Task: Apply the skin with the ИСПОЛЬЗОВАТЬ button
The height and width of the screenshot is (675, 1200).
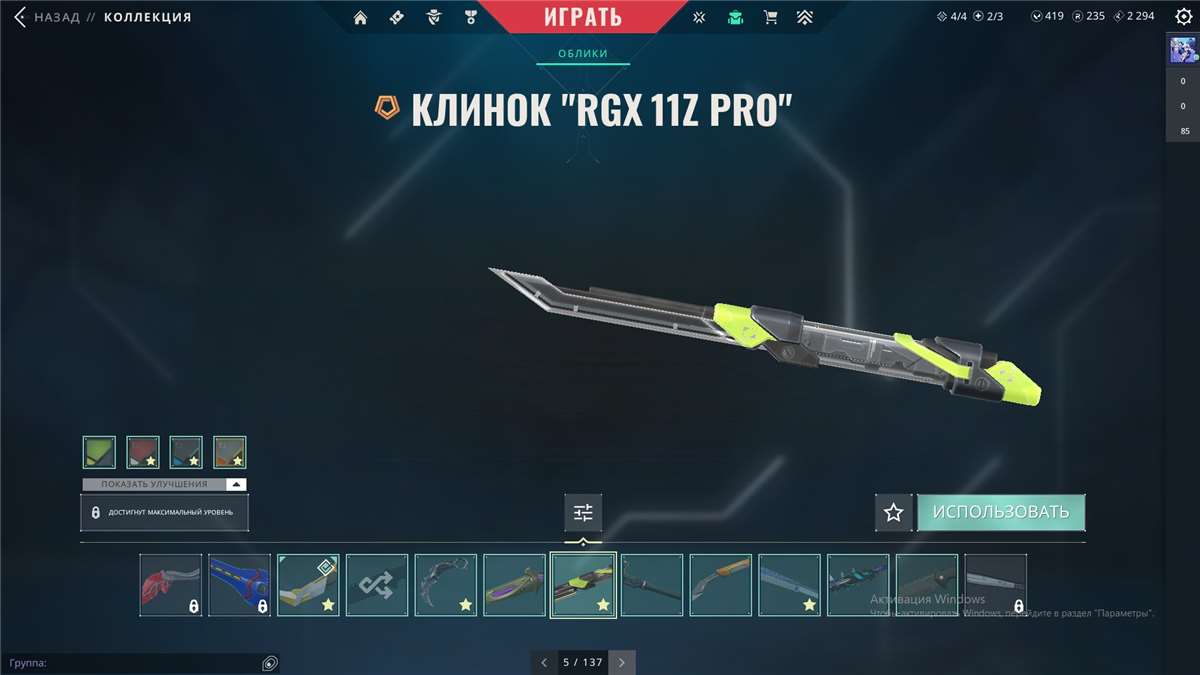Action: click(1000, 512)
